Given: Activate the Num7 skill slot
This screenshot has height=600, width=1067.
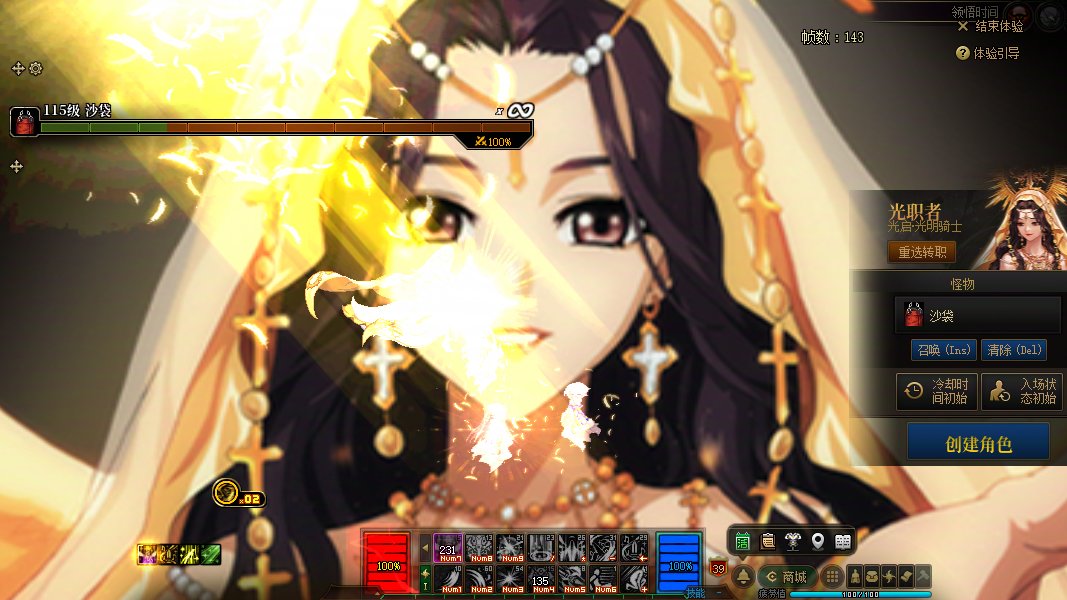Looking at the screenshot, I should [x=448, y=547].
